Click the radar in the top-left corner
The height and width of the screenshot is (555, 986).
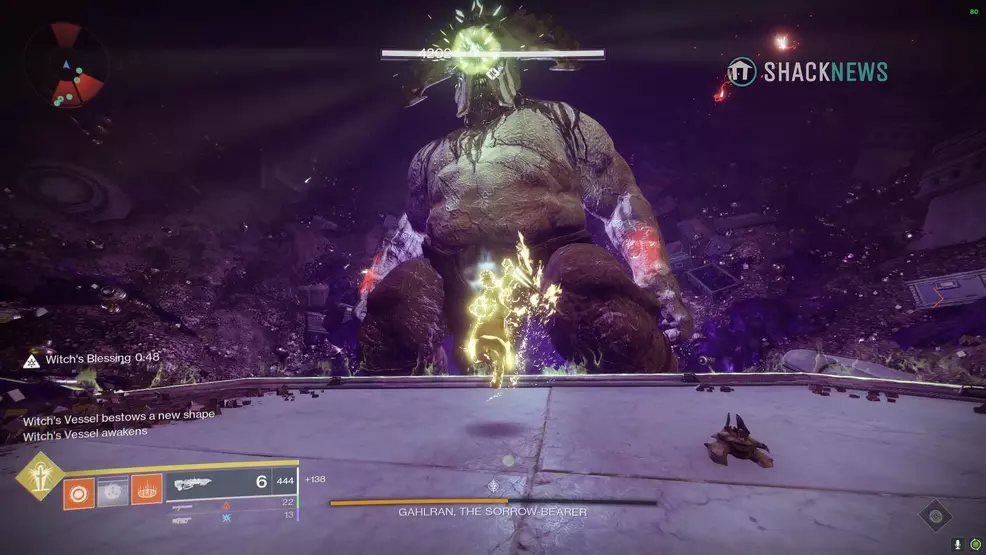tap(66, 66)
